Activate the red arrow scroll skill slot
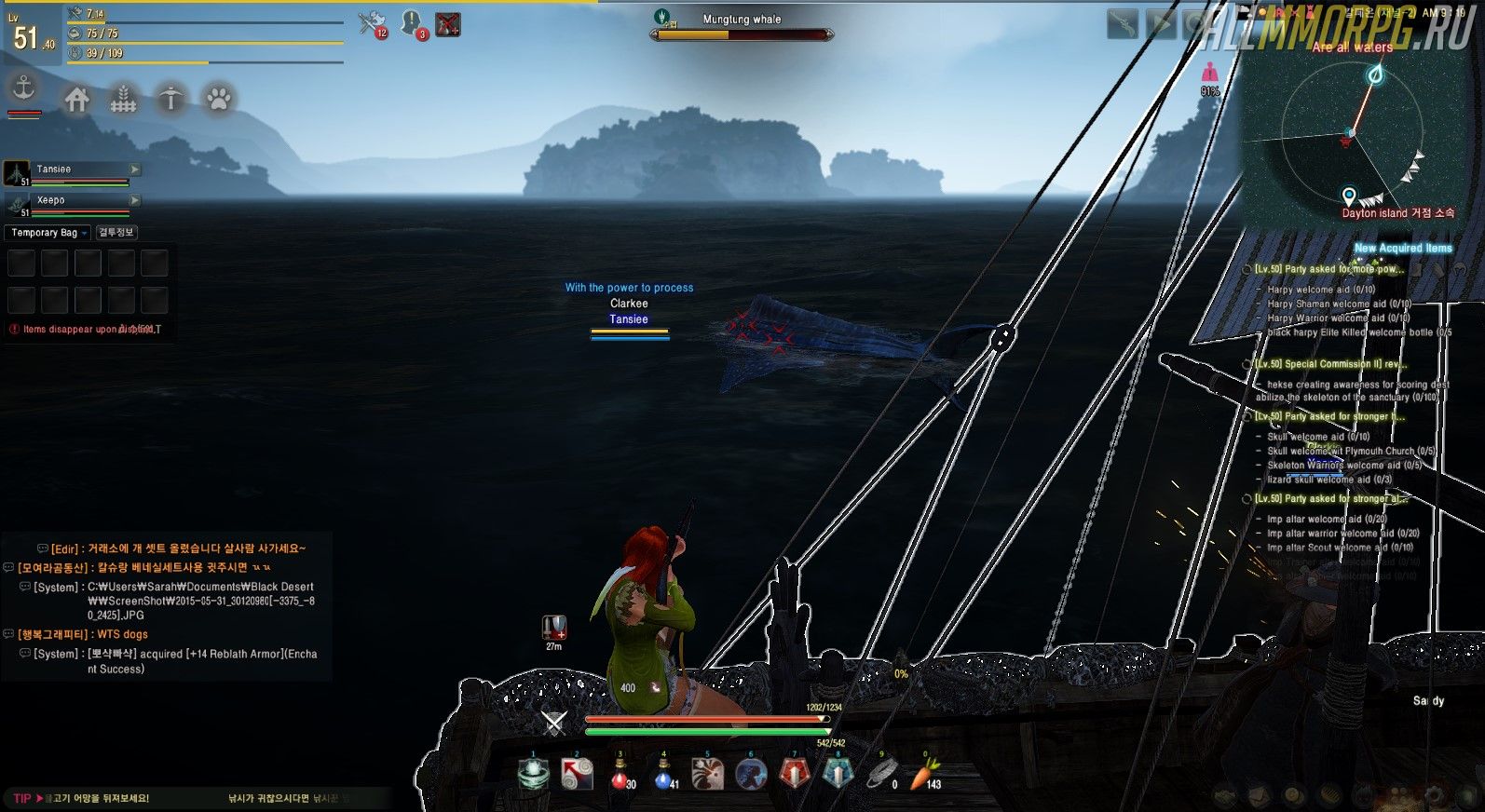The width and height of the screenshot is (1485, 812). coord(577,774)
